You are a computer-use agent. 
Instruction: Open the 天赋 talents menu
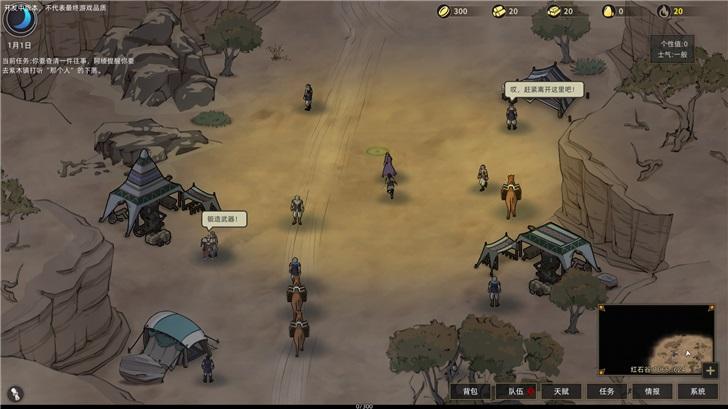(561, 391)
